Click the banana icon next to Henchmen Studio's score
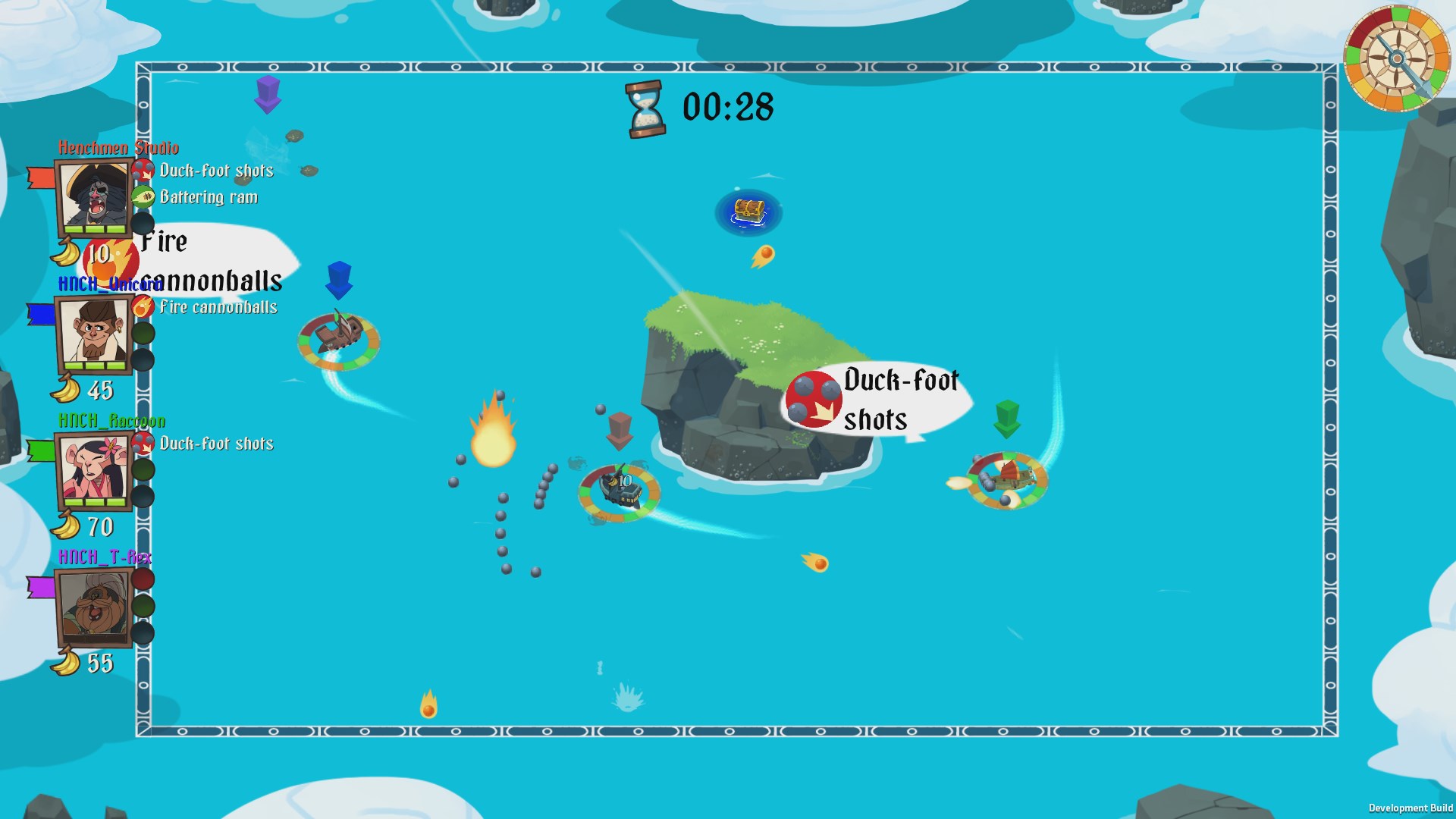Viewport: 1456px width, 819px height. pos(65,253)
